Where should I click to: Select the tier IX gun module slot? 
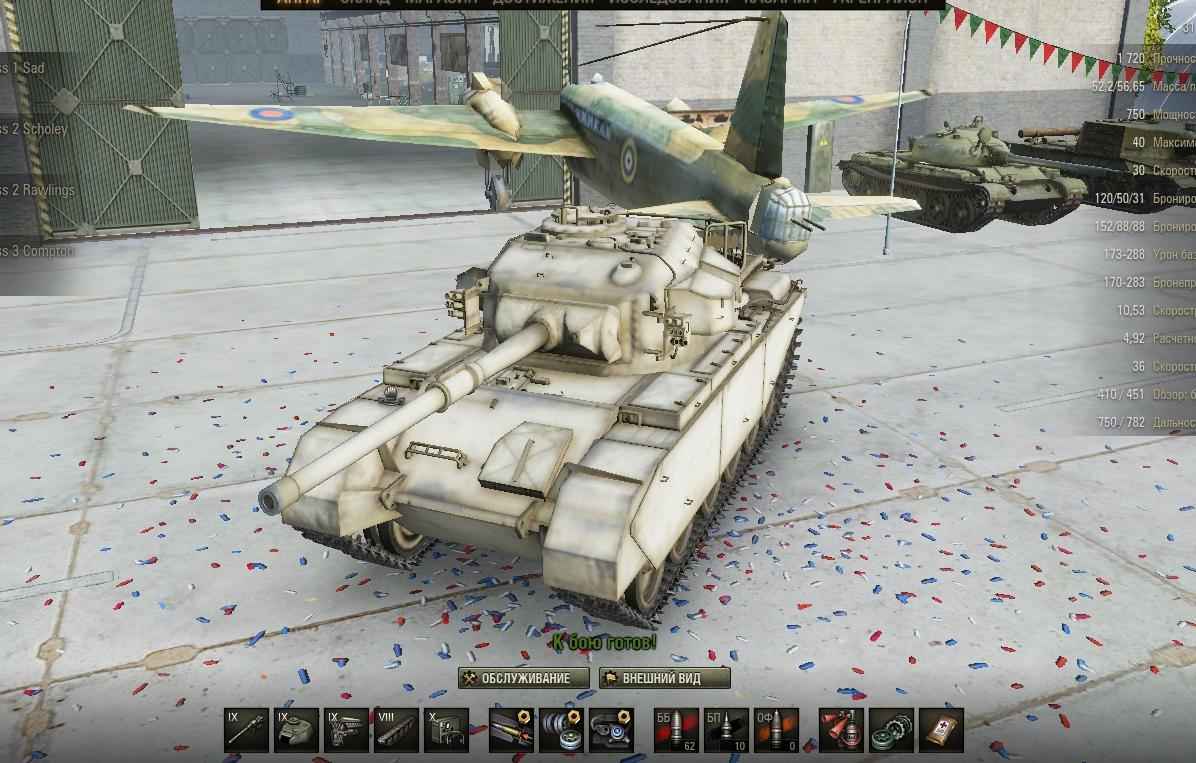tap(246, 730)
